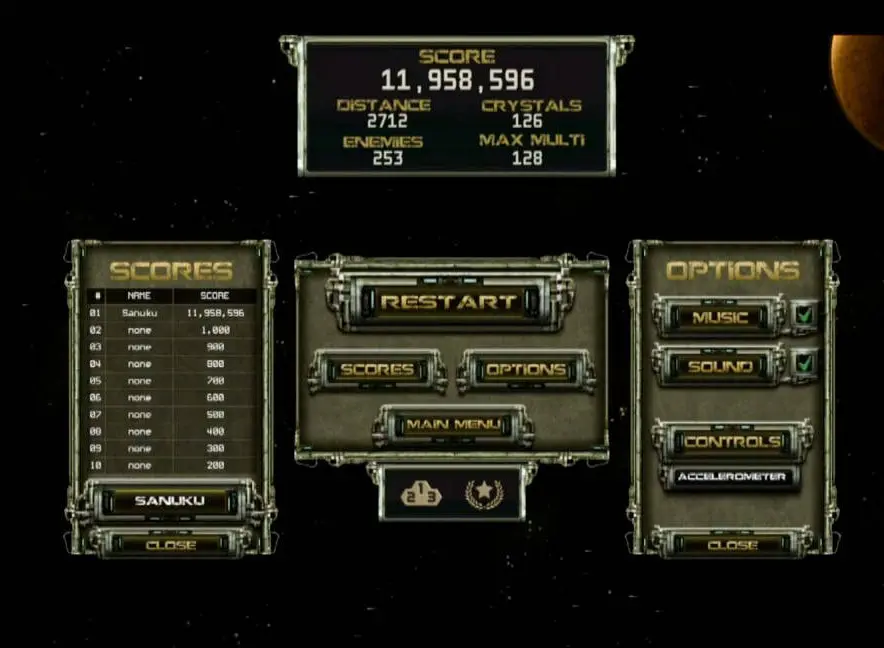Viewport: 884px width, 648px height.
Task: Open the Controls setting
Action: 731,441
